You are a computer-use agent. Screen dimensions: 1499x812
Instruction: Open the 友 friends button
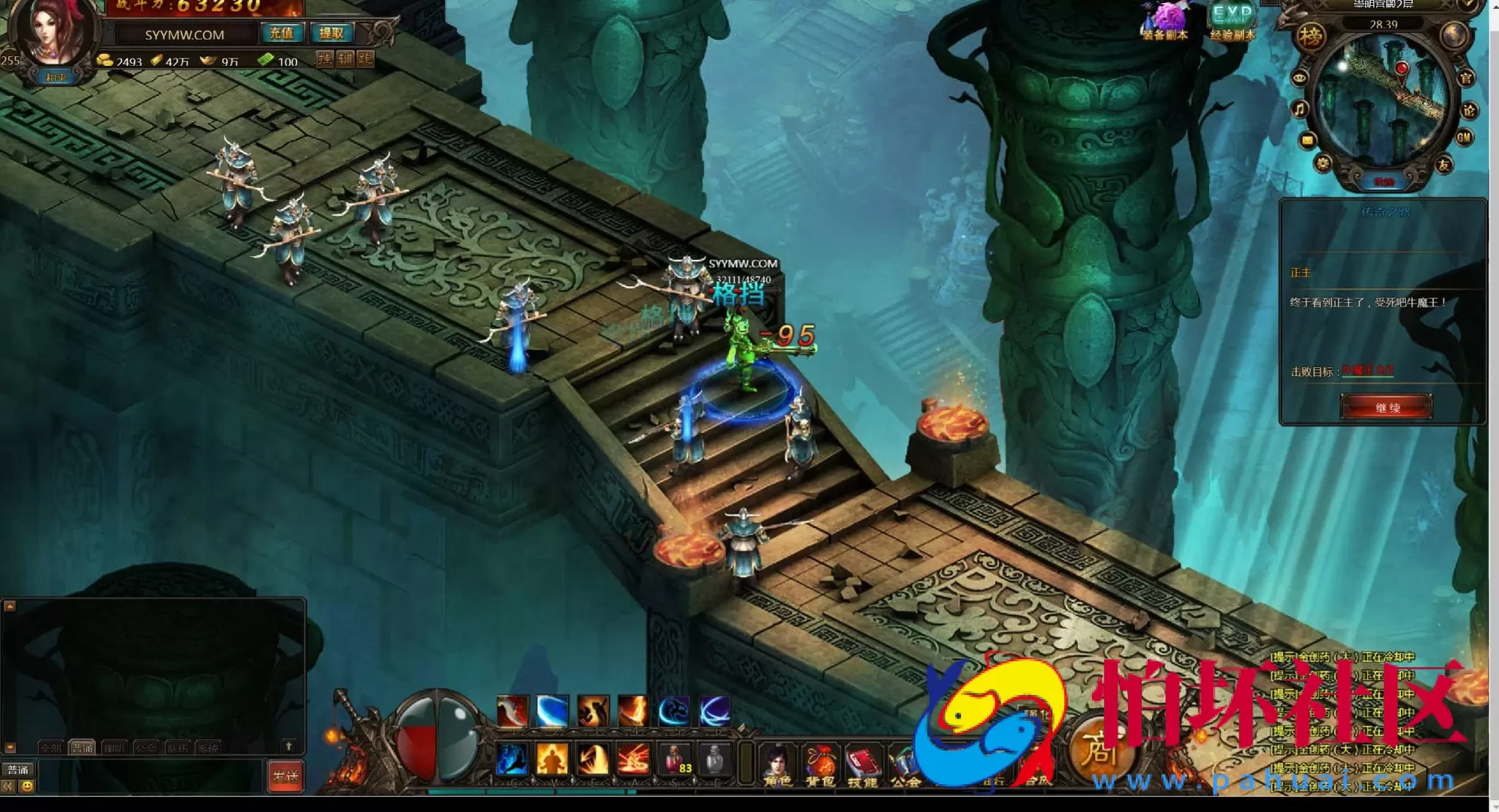pos(1444,165)
